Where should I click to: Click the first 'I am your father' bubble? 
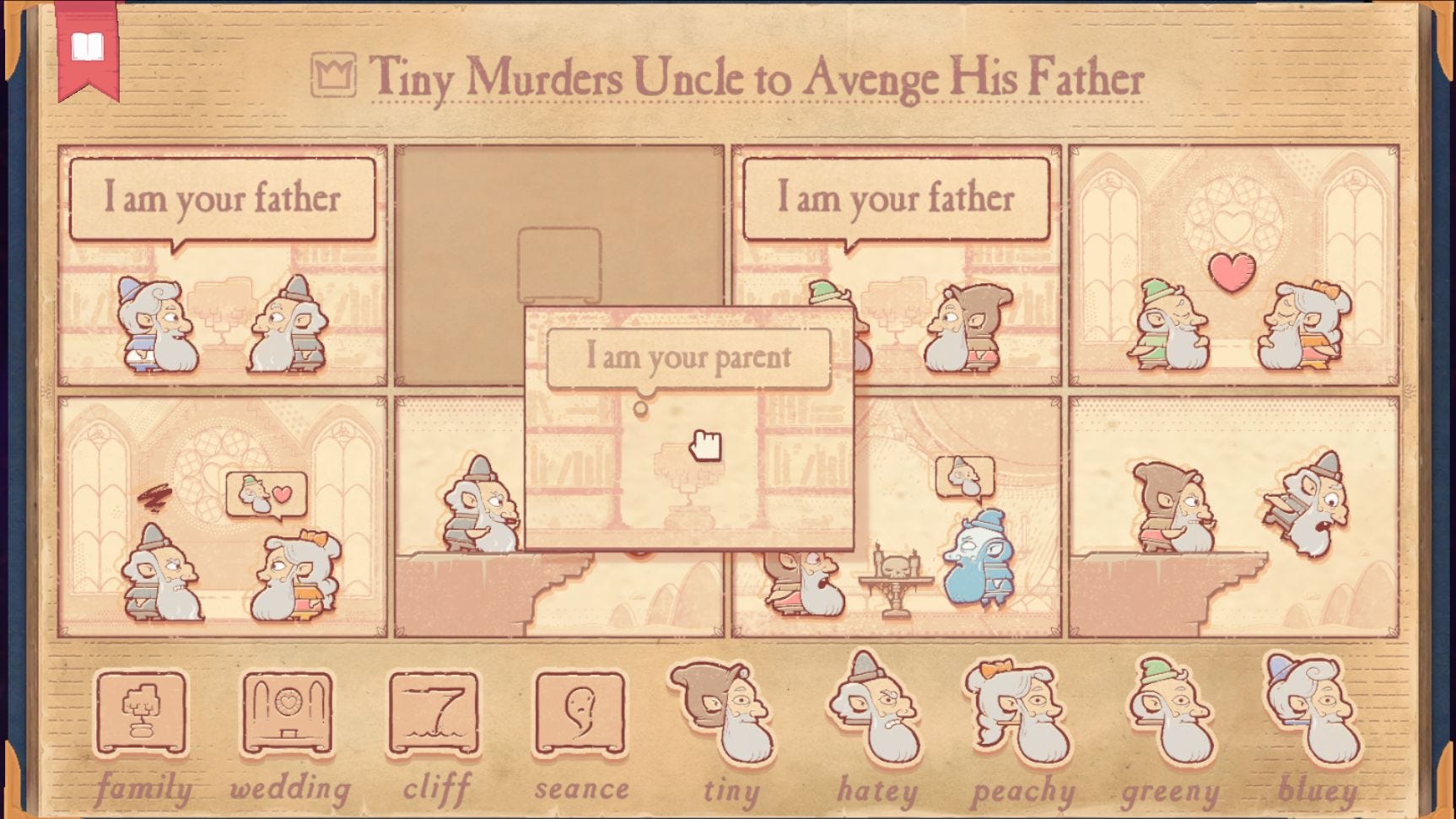tap(222, 200)
